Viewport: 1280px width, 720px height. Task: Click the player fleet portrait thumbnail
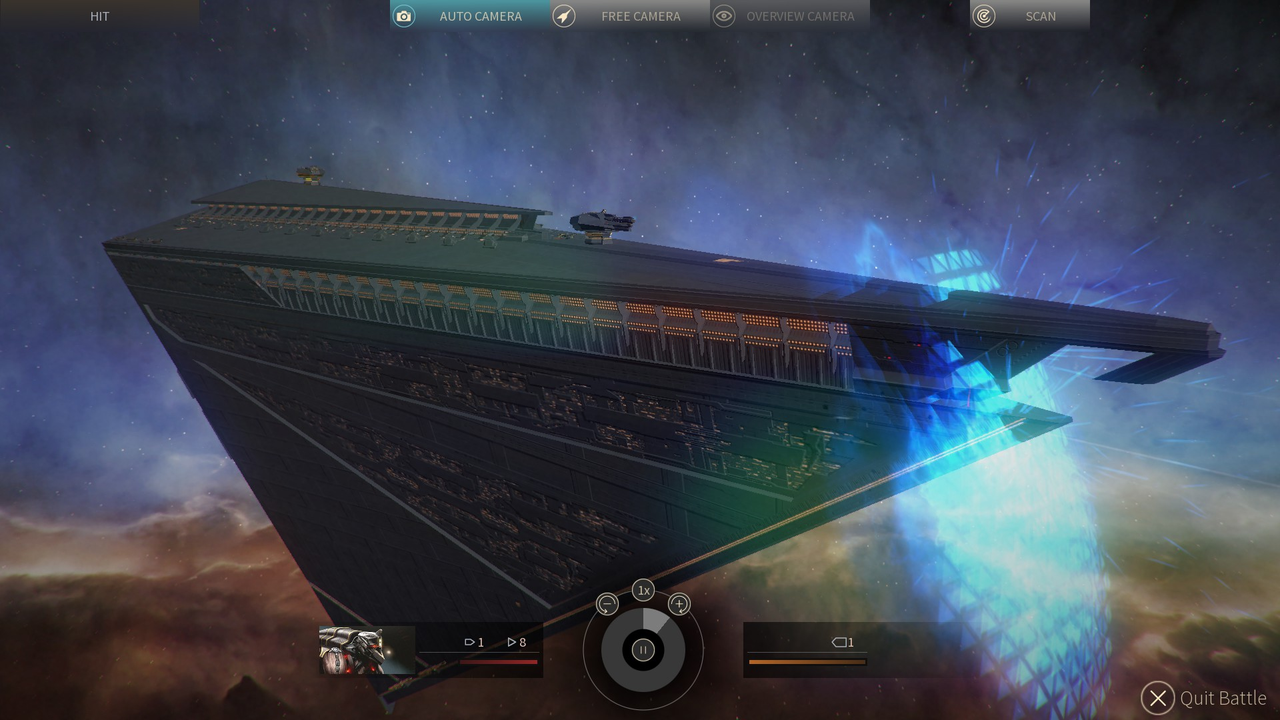351,650
